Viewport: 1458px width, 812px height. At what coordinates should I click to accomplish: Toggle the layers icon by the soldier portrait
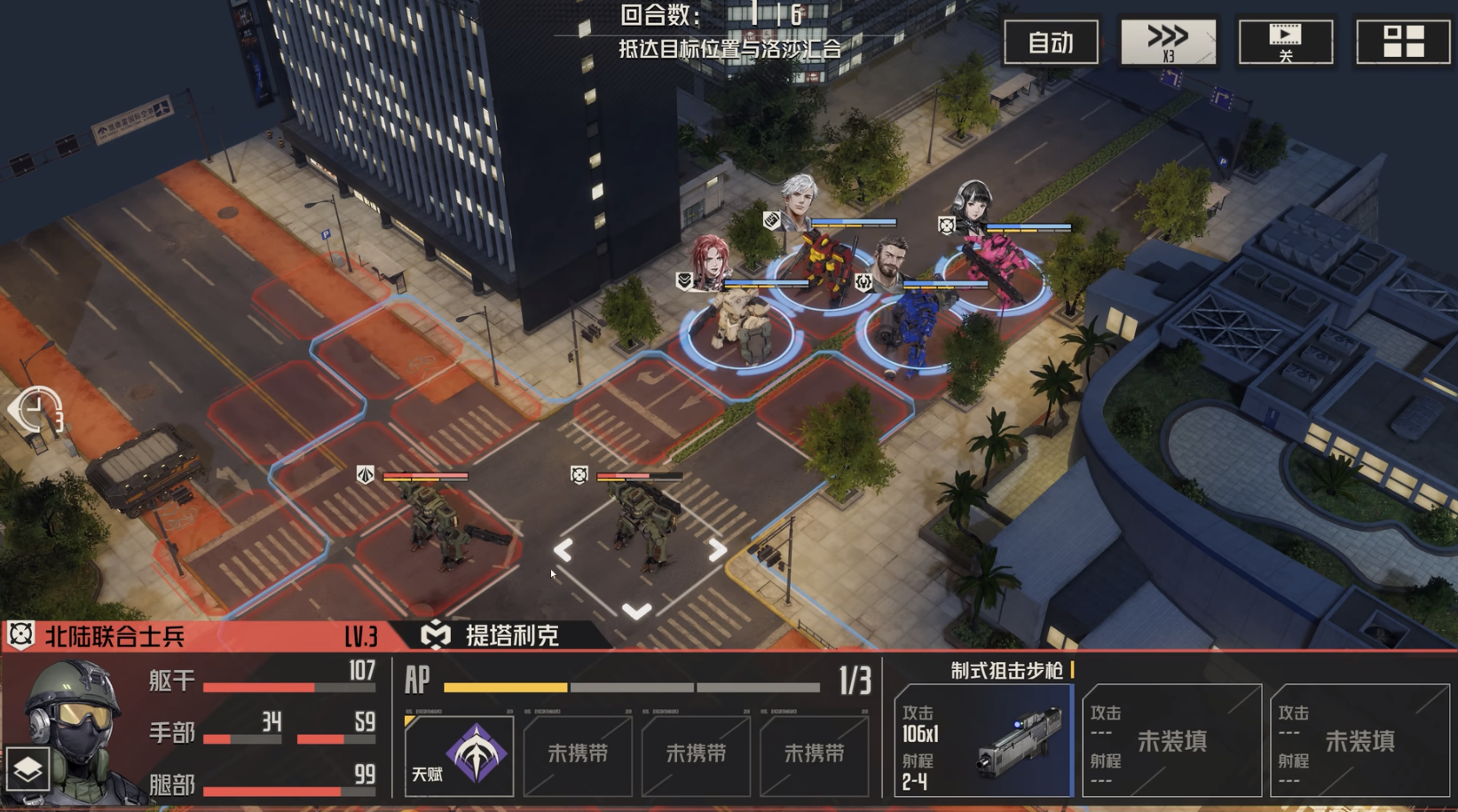(27, 769)
